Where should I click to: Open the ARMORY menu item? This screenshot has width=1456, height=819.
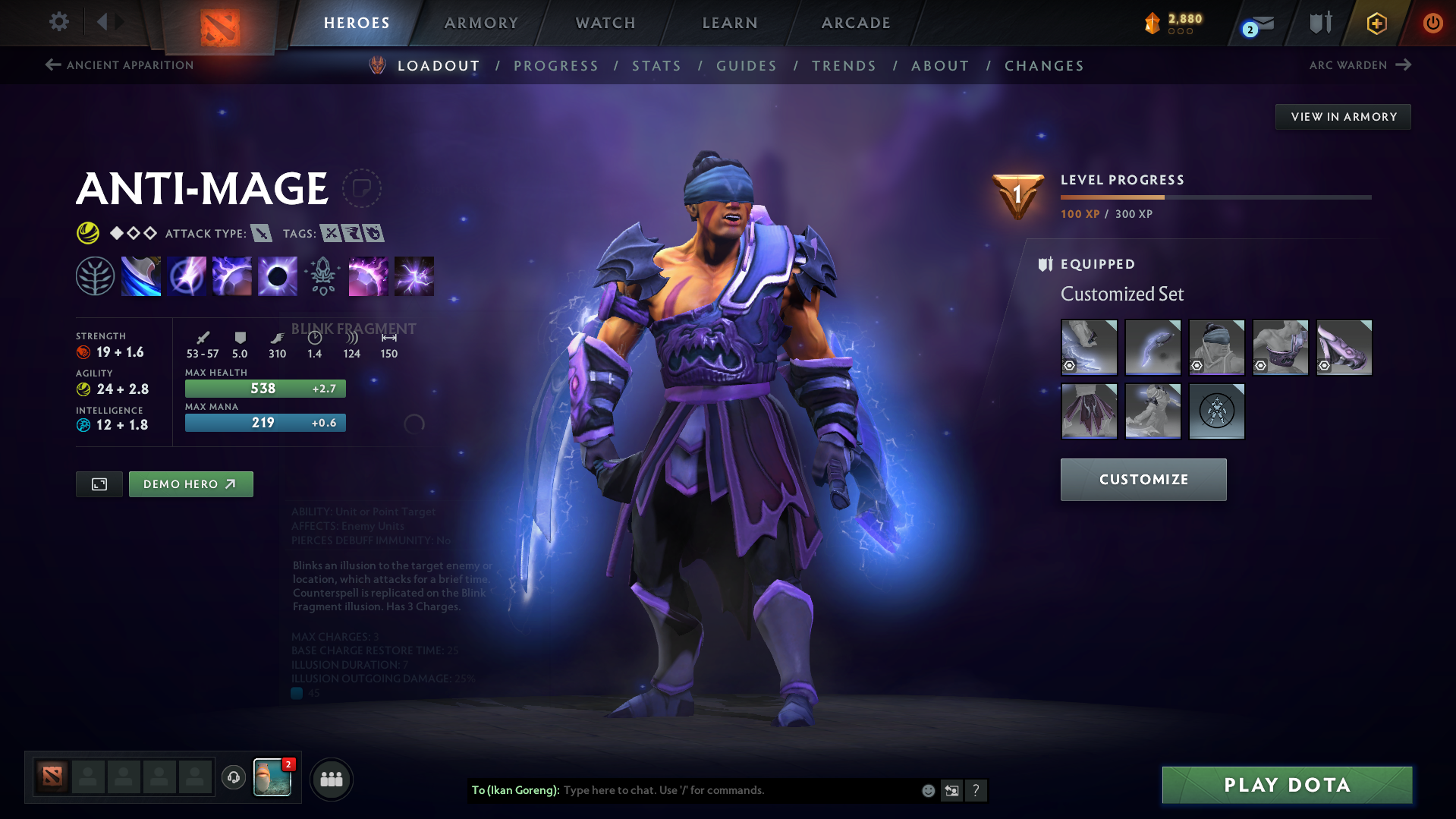click(481, 23)
